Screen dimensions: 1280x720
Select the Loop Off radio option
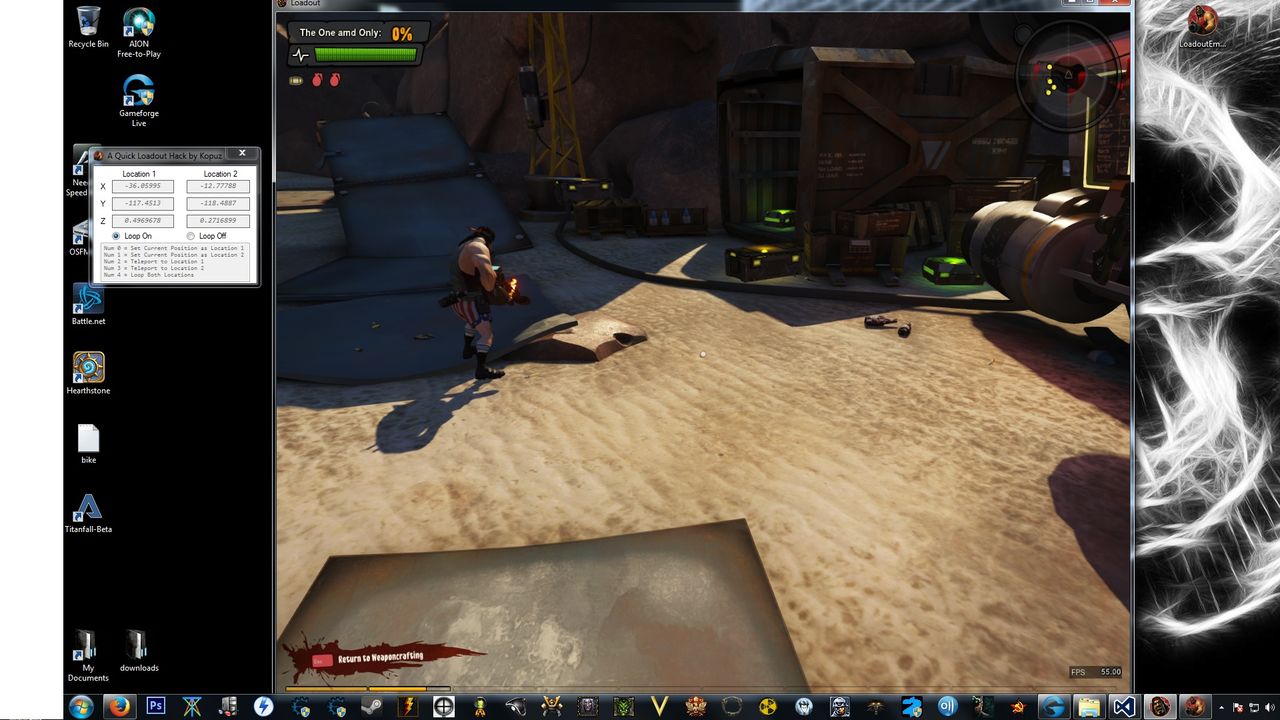coord(191,236)
